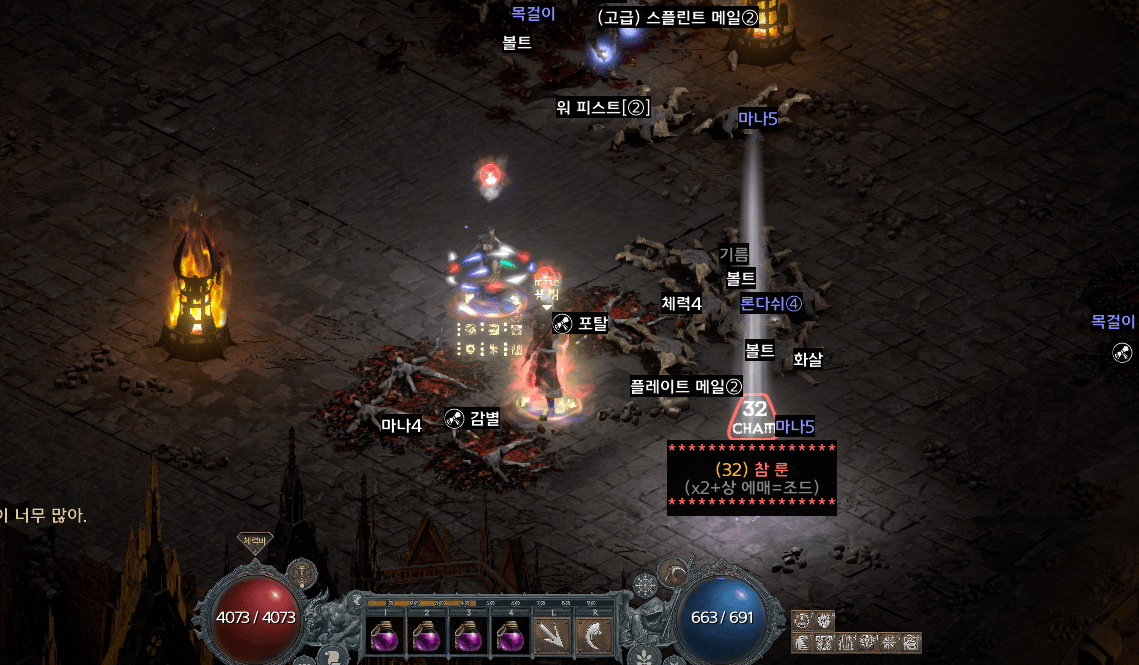This screenshot has width=1139, height=665.
Task: Open the right-click skill slot marked R
Action: pos(594,636)
